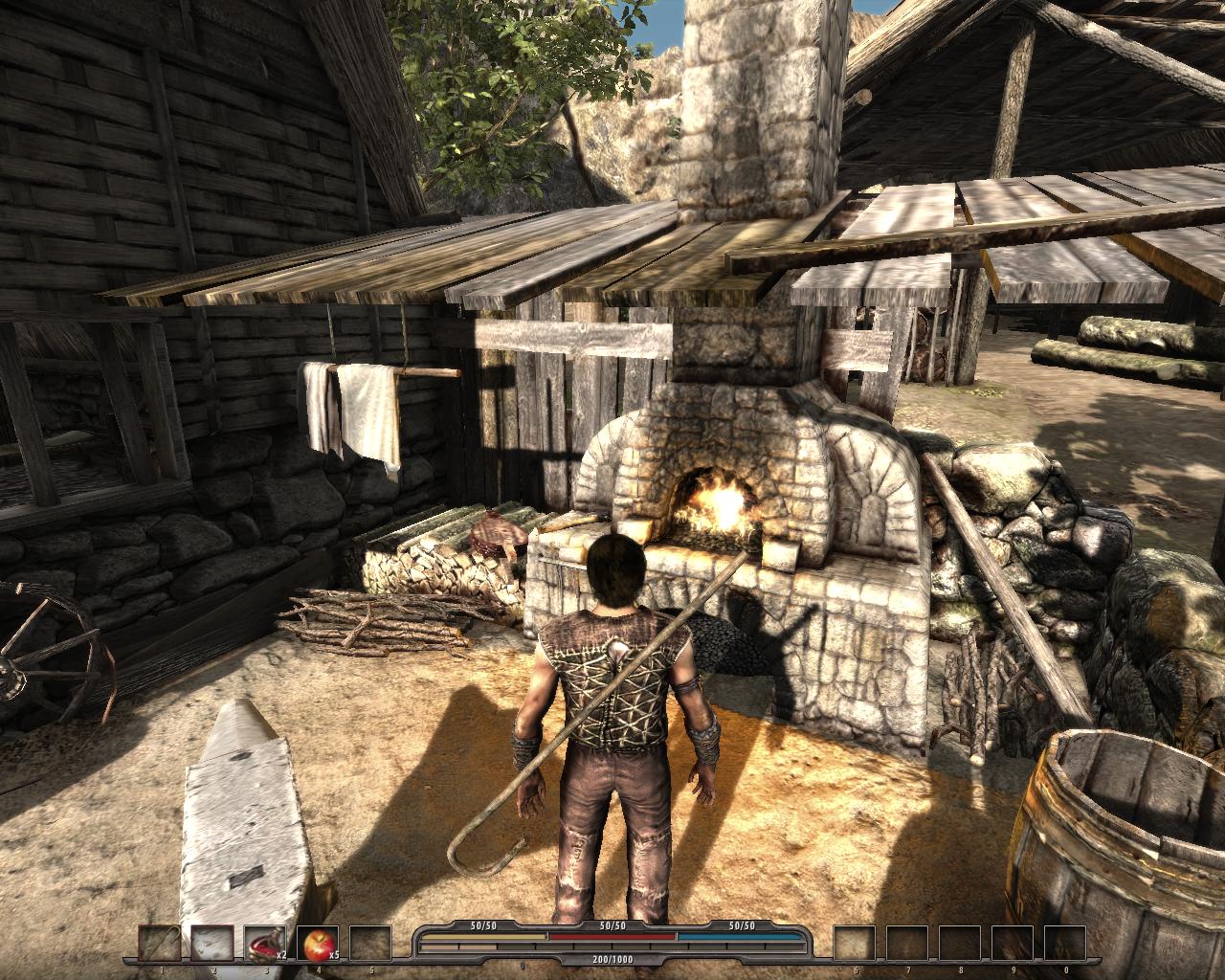Select the hooked staff hotbar slot
The height and width of the screenshot is (980, 1225).
[x=160, y=945]
